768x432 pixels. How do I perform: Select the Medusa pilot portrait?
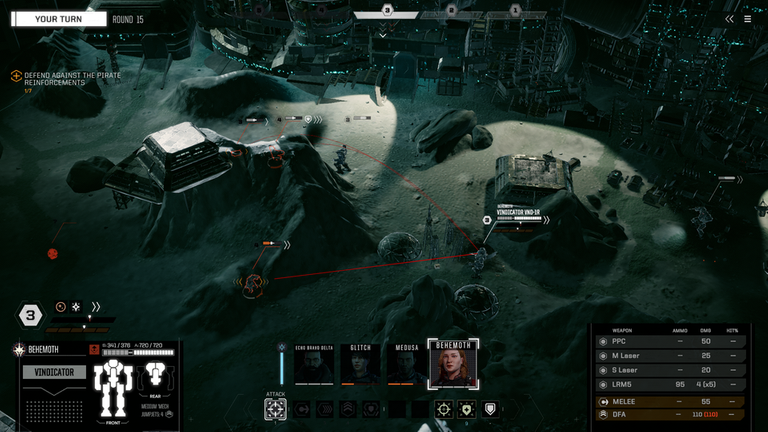click(x=404, y=365)
